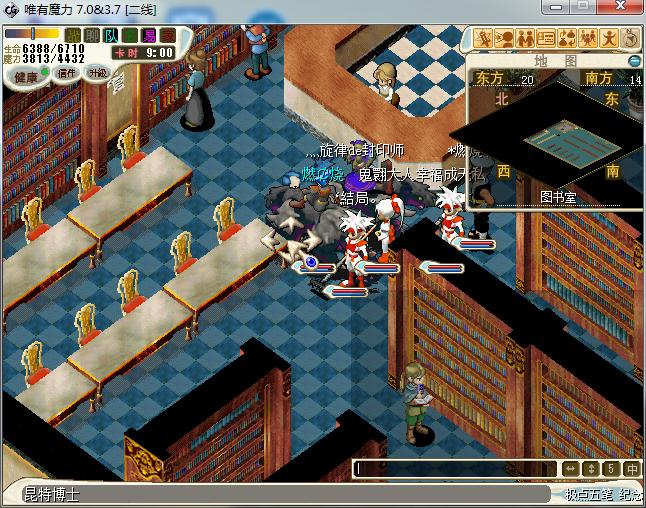Open the three-person family group icon
The image size is (646, 508).
588,39
